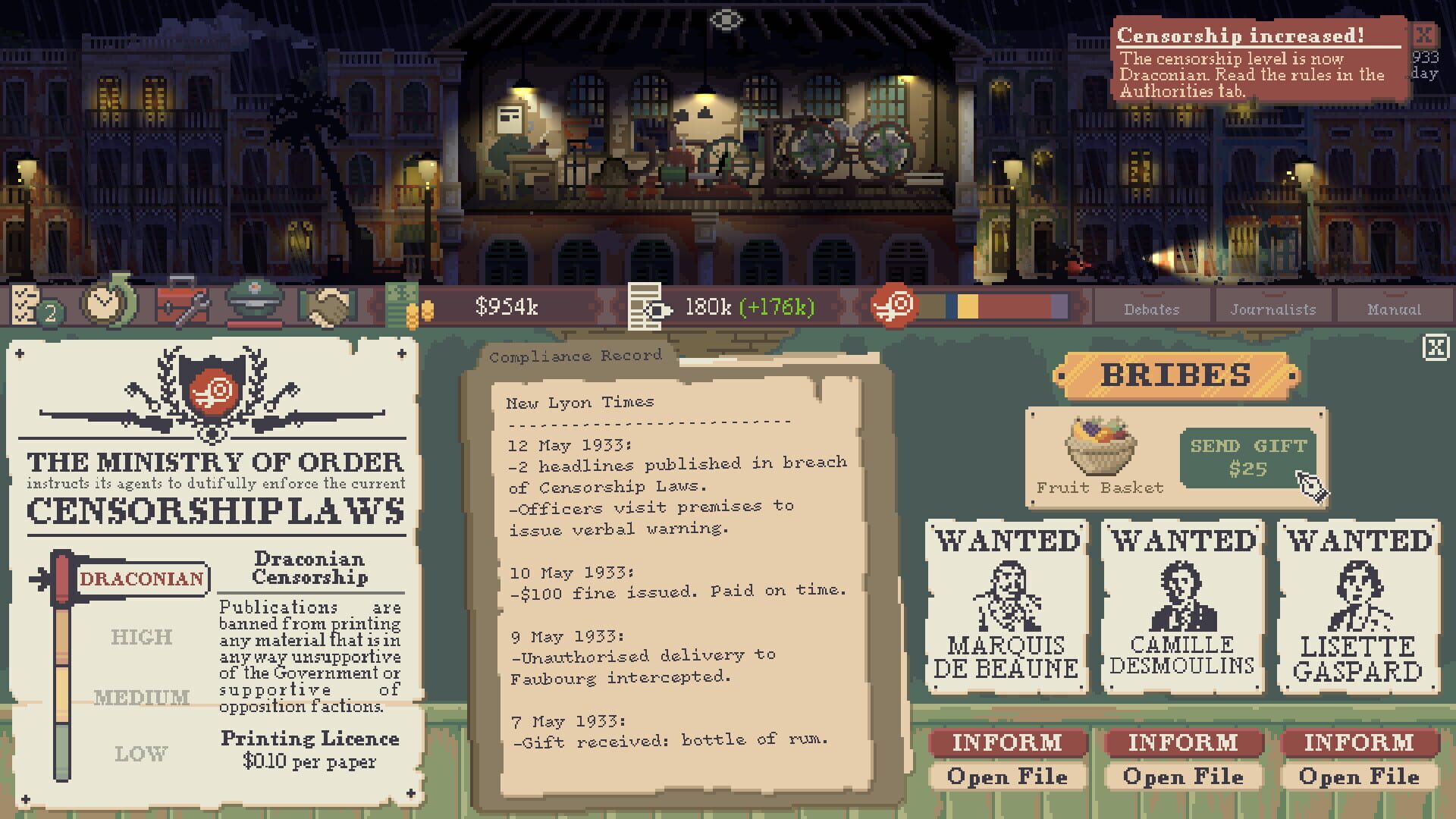Image resolution: width=1456 pixels, height=819 pixels.
Task: Open the Journalists tab
Action: pyautogui.click(x=1272, y=309)
